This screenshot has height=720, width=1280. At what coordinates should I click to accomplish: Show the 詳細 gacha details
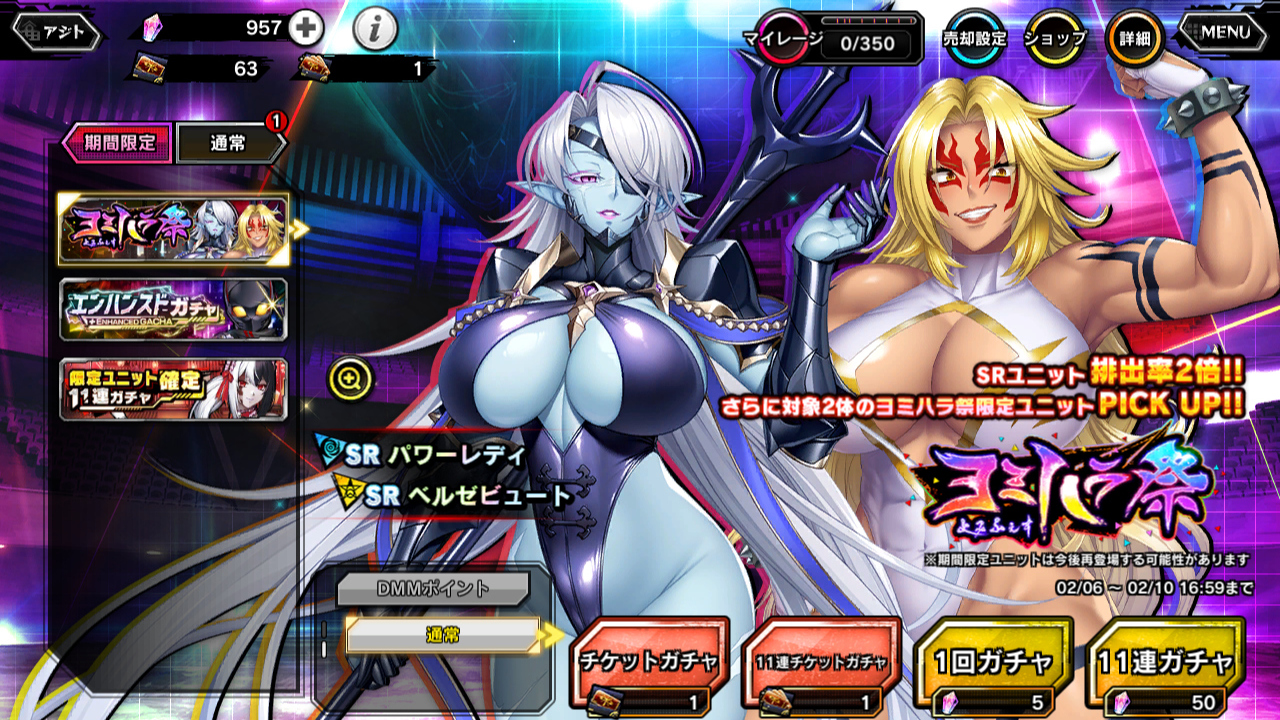[1134, 39]
